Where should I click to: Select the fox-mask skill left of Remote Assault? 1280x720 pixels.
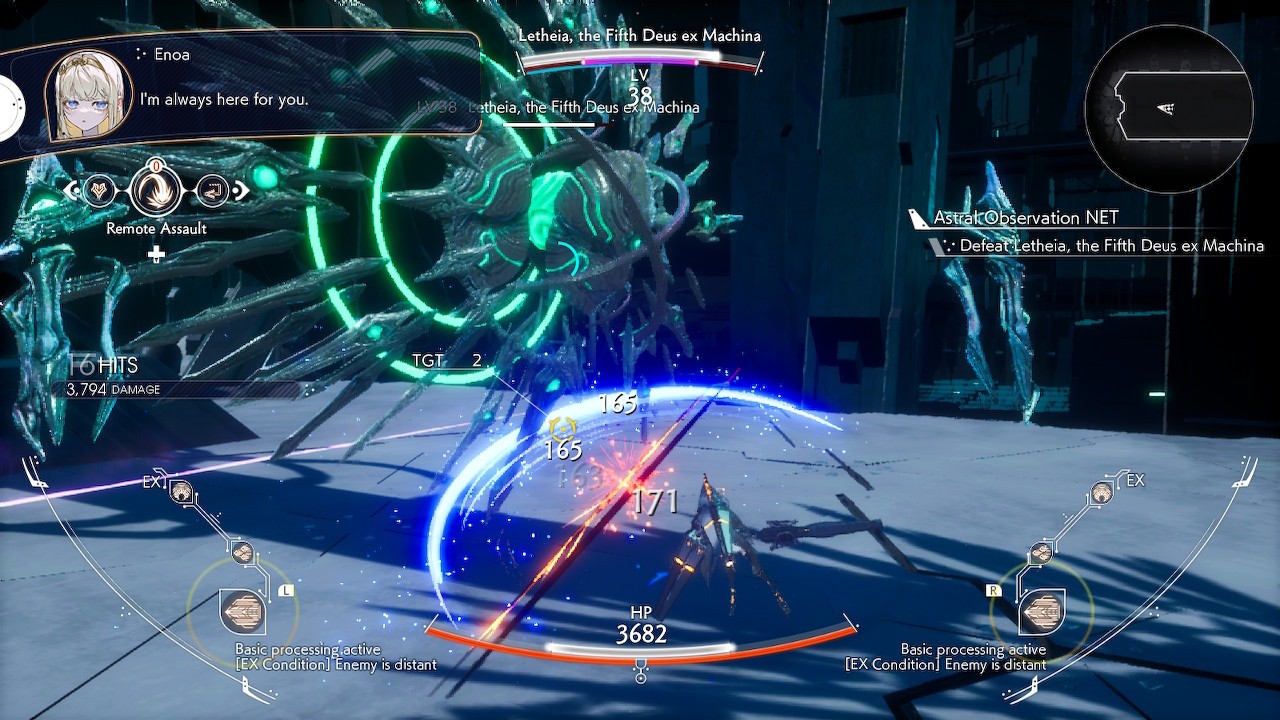(x=99, y=190)
